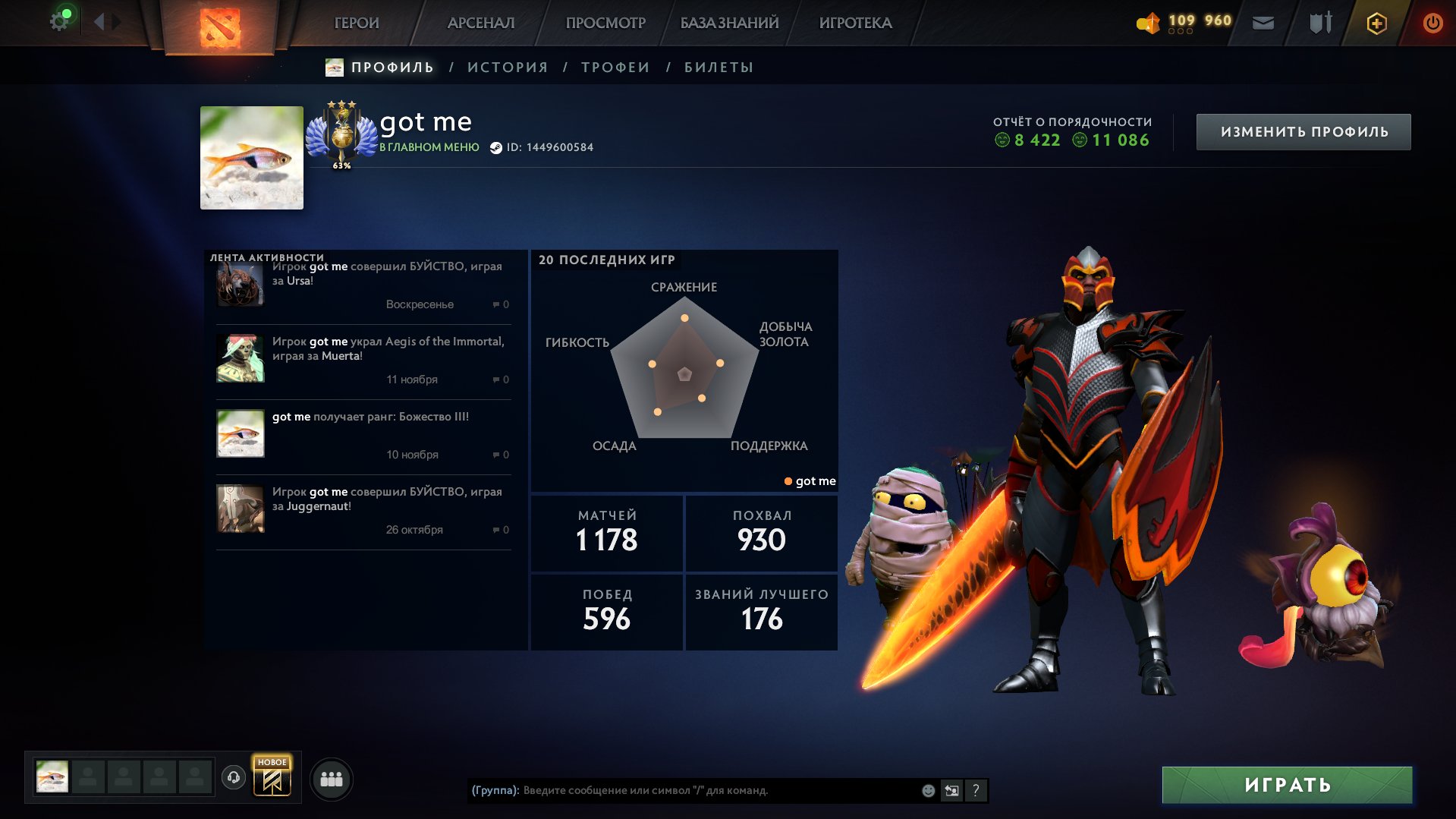Open the mail/notifications envelope icon
The width and height of the screenshot is (1456, 819).
click(x=1264, y=22)
